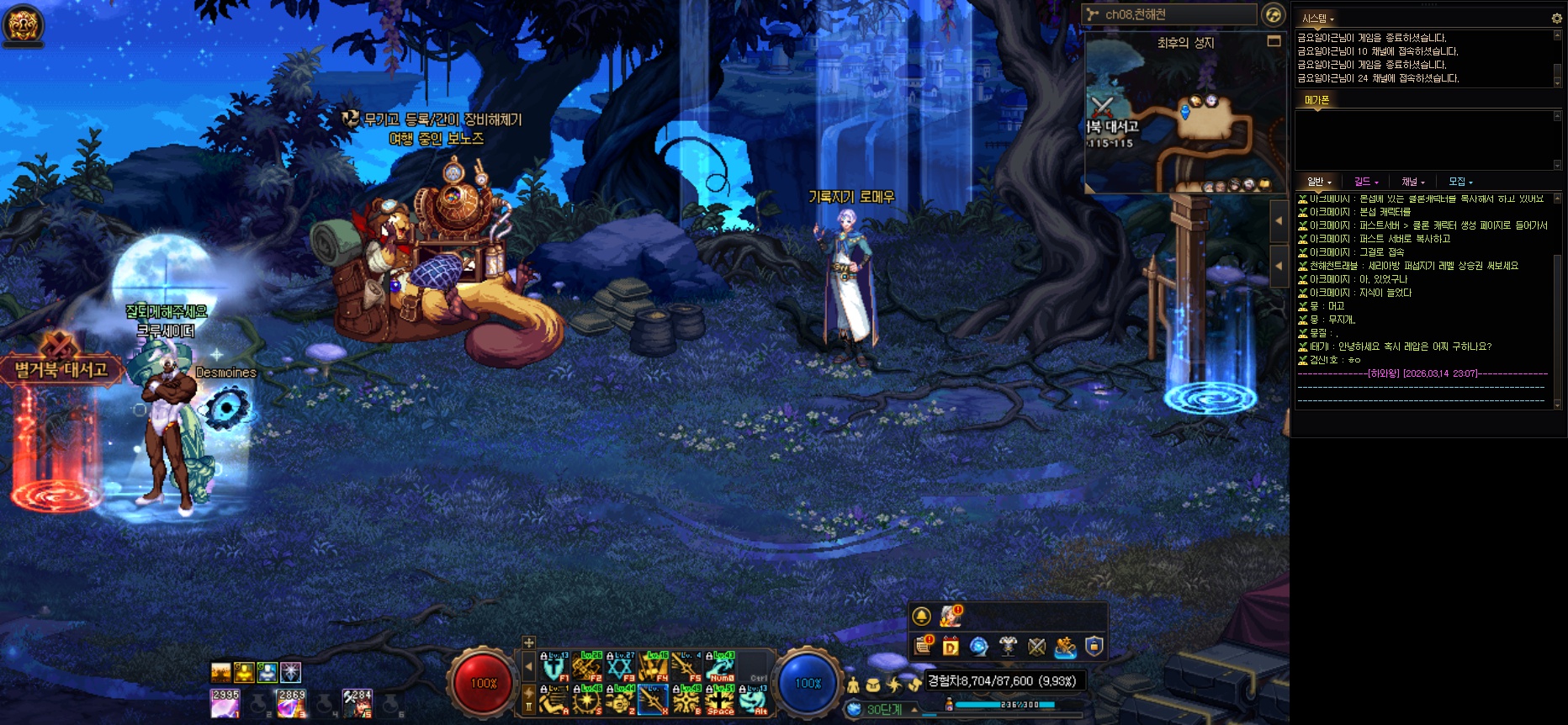The height and width of the screenshot is (725, 1568).
Task: Expand the minimap with its window button
Action: coord(1274,41)
